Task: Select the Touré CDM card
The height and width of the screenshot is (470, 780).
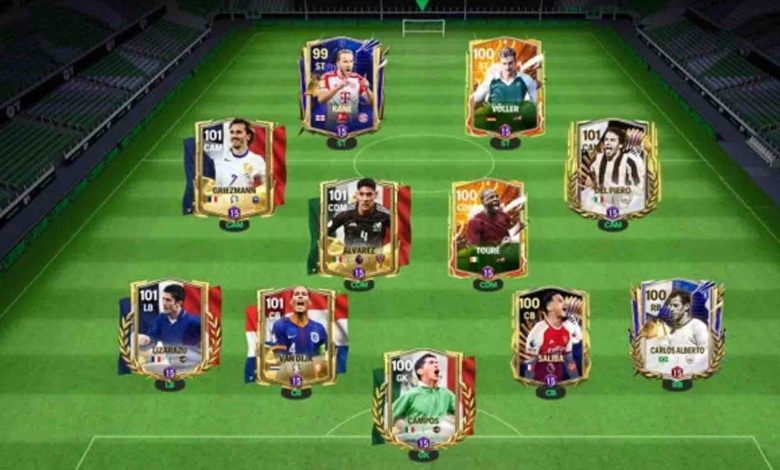Action: (x=487, y=228)
